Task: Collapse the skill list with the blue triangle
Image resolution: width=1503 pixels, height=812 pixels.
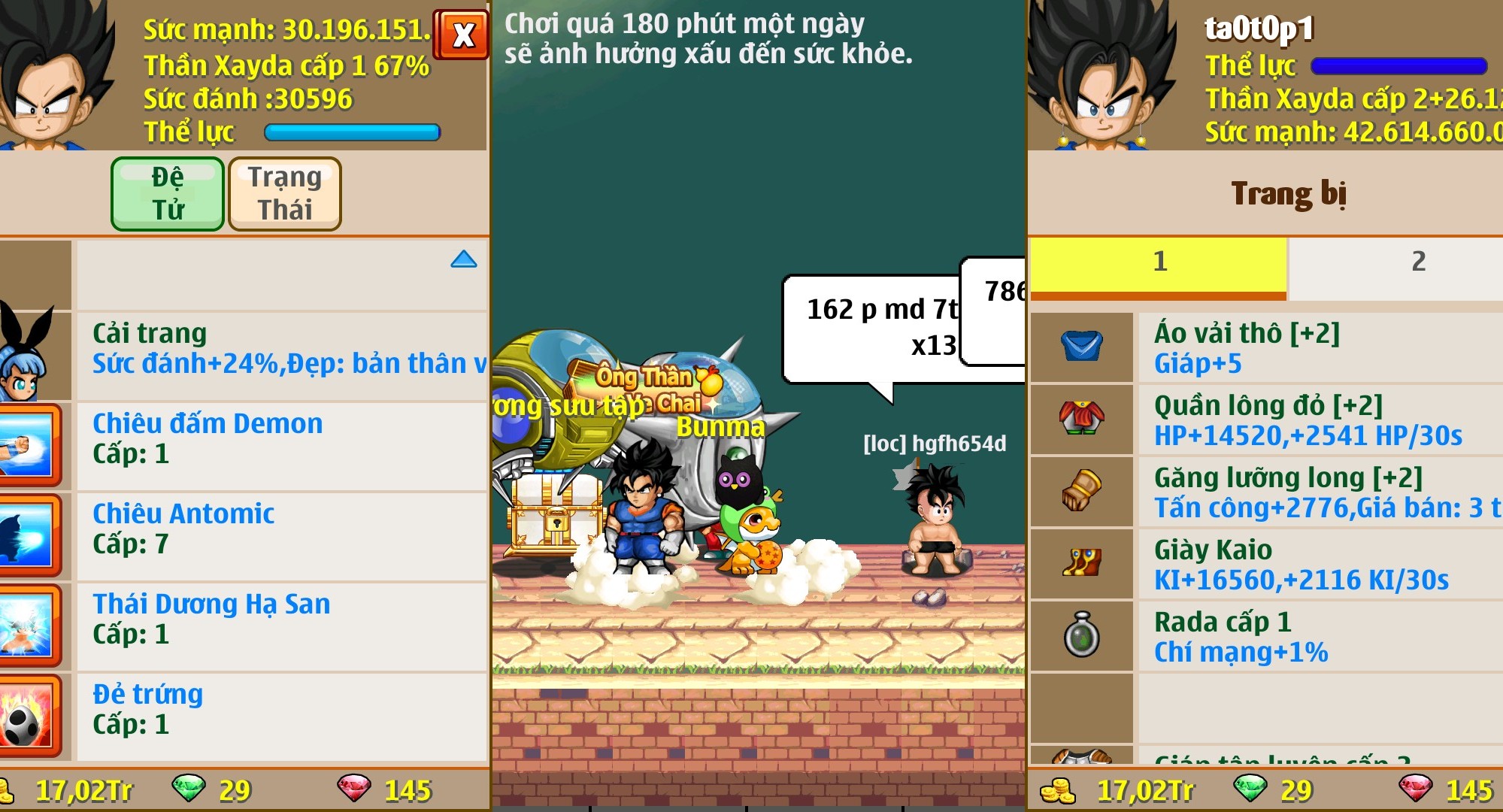Action: coord(465,259)
